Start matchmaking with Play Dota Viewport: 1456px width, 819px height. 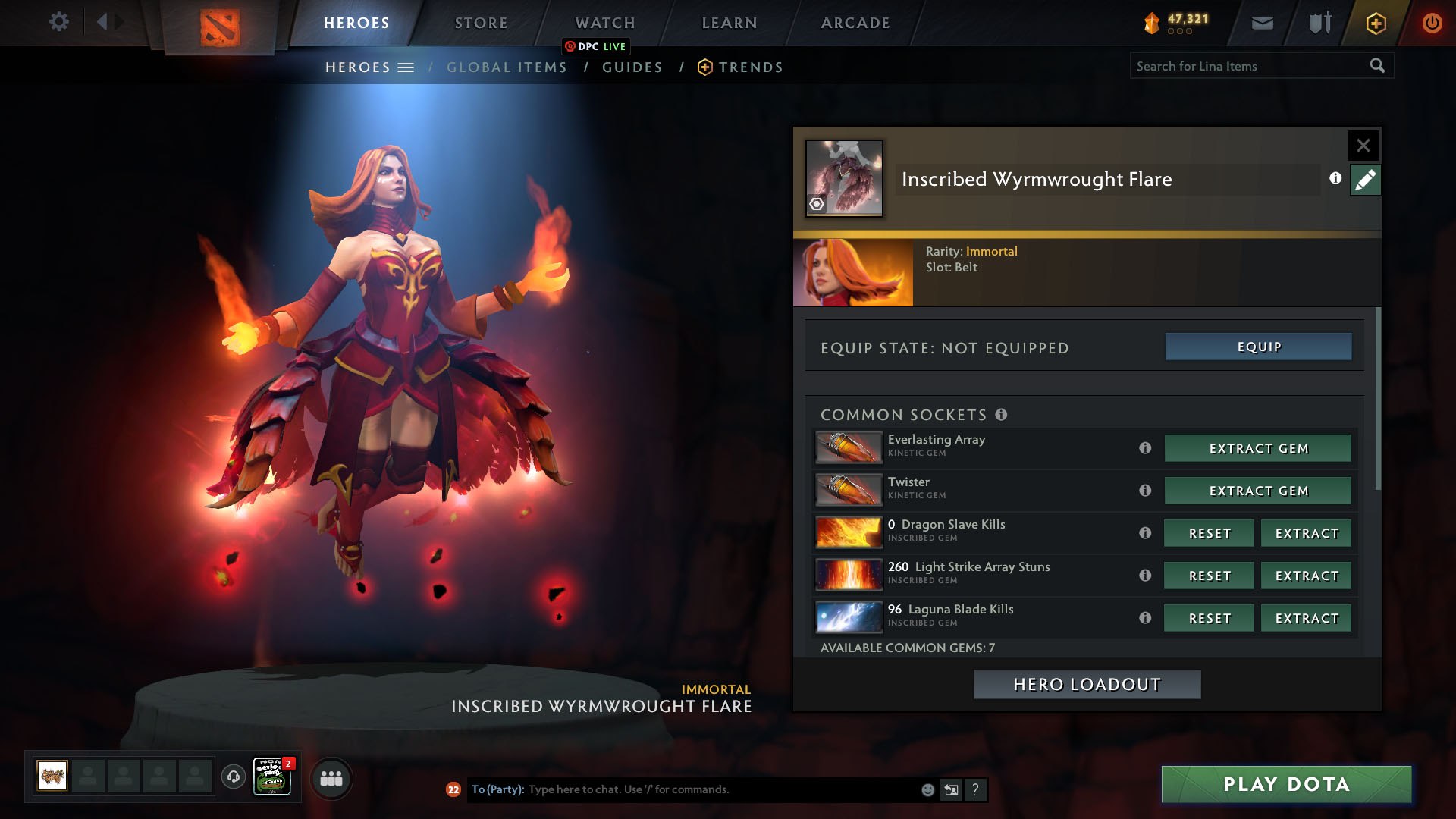coord(1286,784)
